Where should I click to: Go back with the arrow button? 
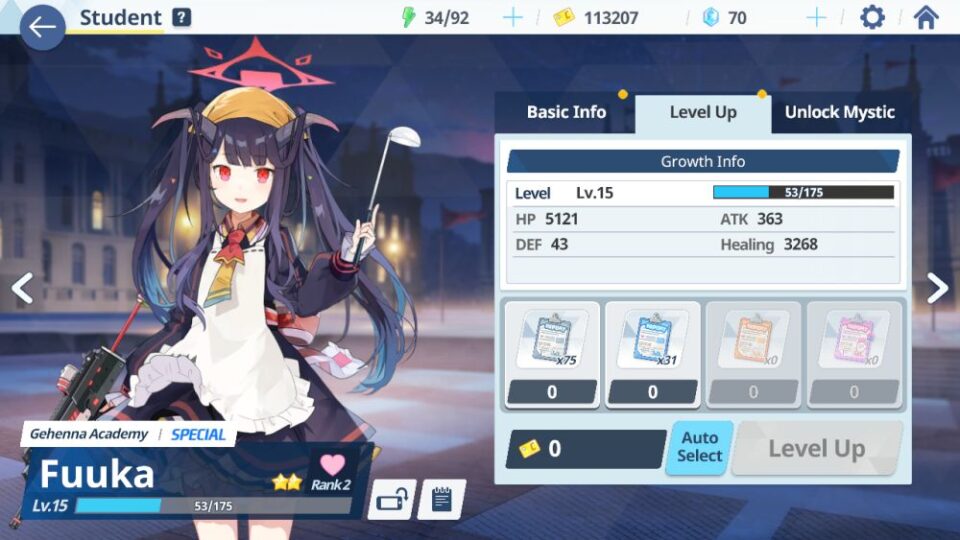click(x=42, y=27)
